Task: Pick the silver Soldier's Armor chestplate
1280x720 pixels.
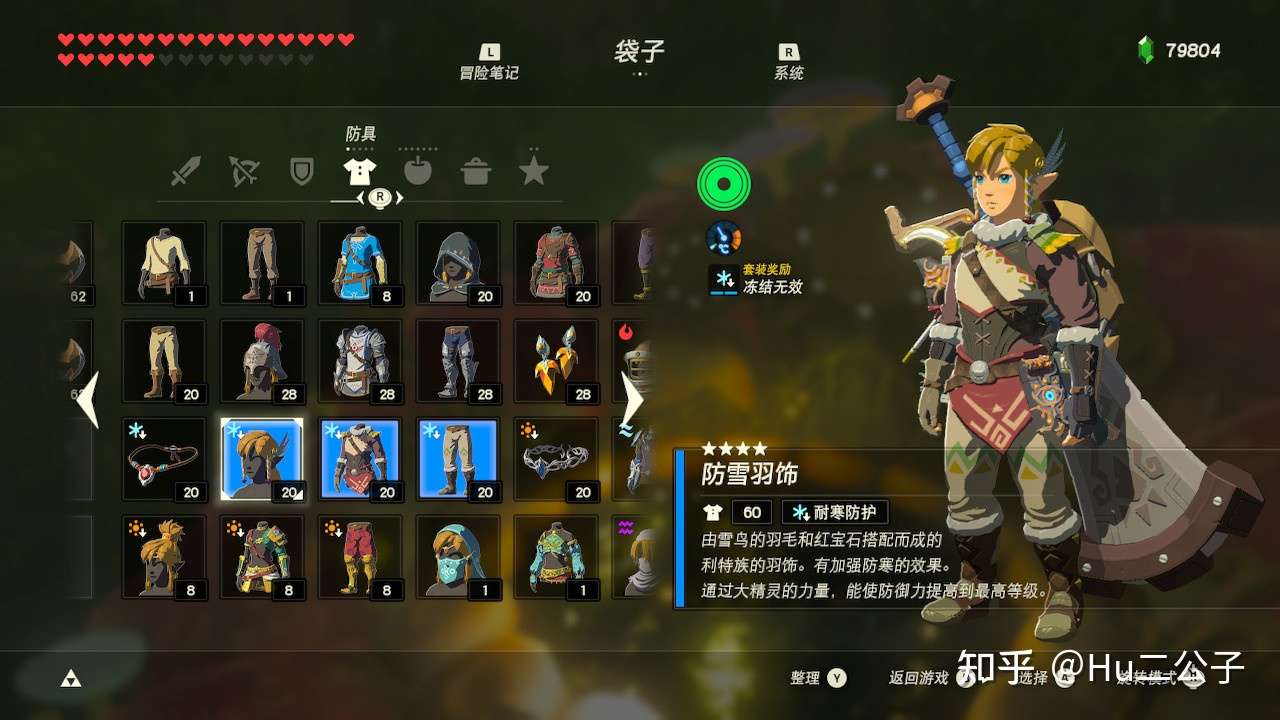Action: pos(360,361)
